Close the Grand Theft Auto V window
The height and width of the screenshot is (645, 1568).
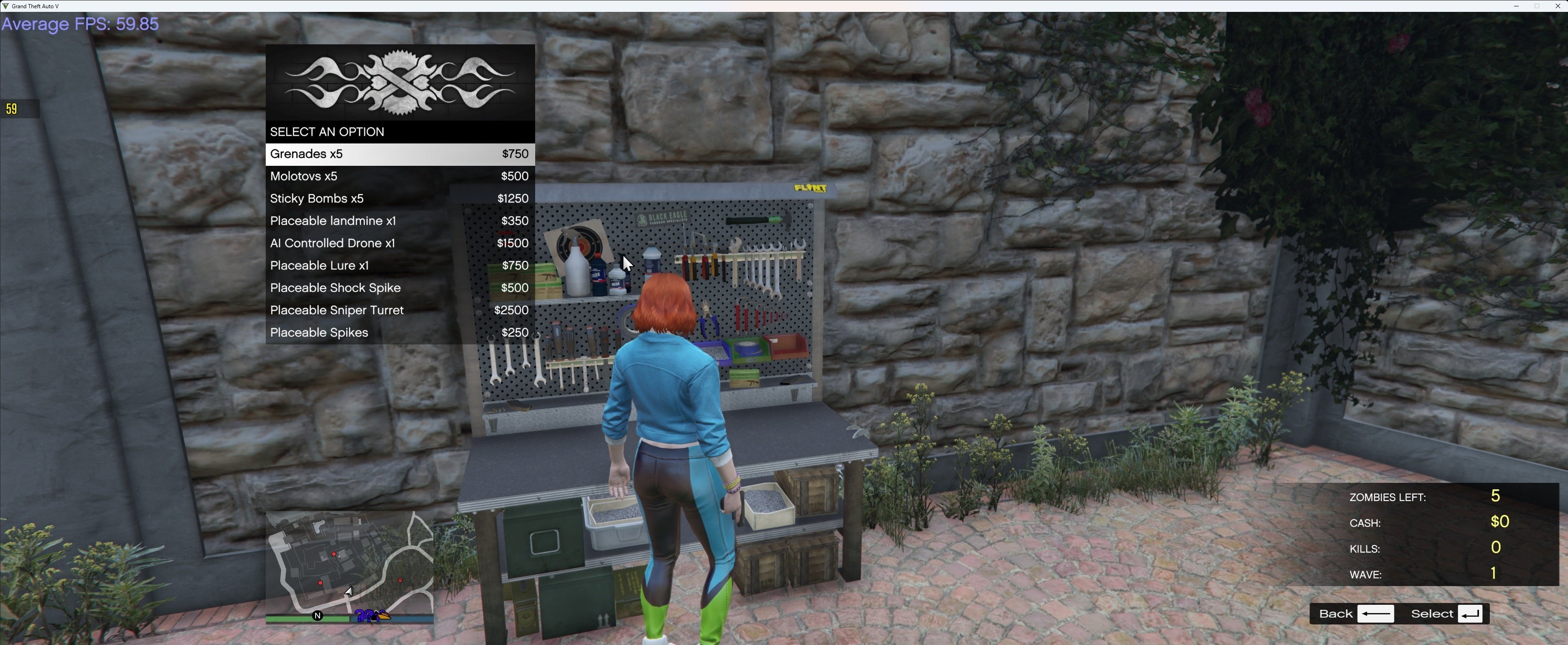1557,6
